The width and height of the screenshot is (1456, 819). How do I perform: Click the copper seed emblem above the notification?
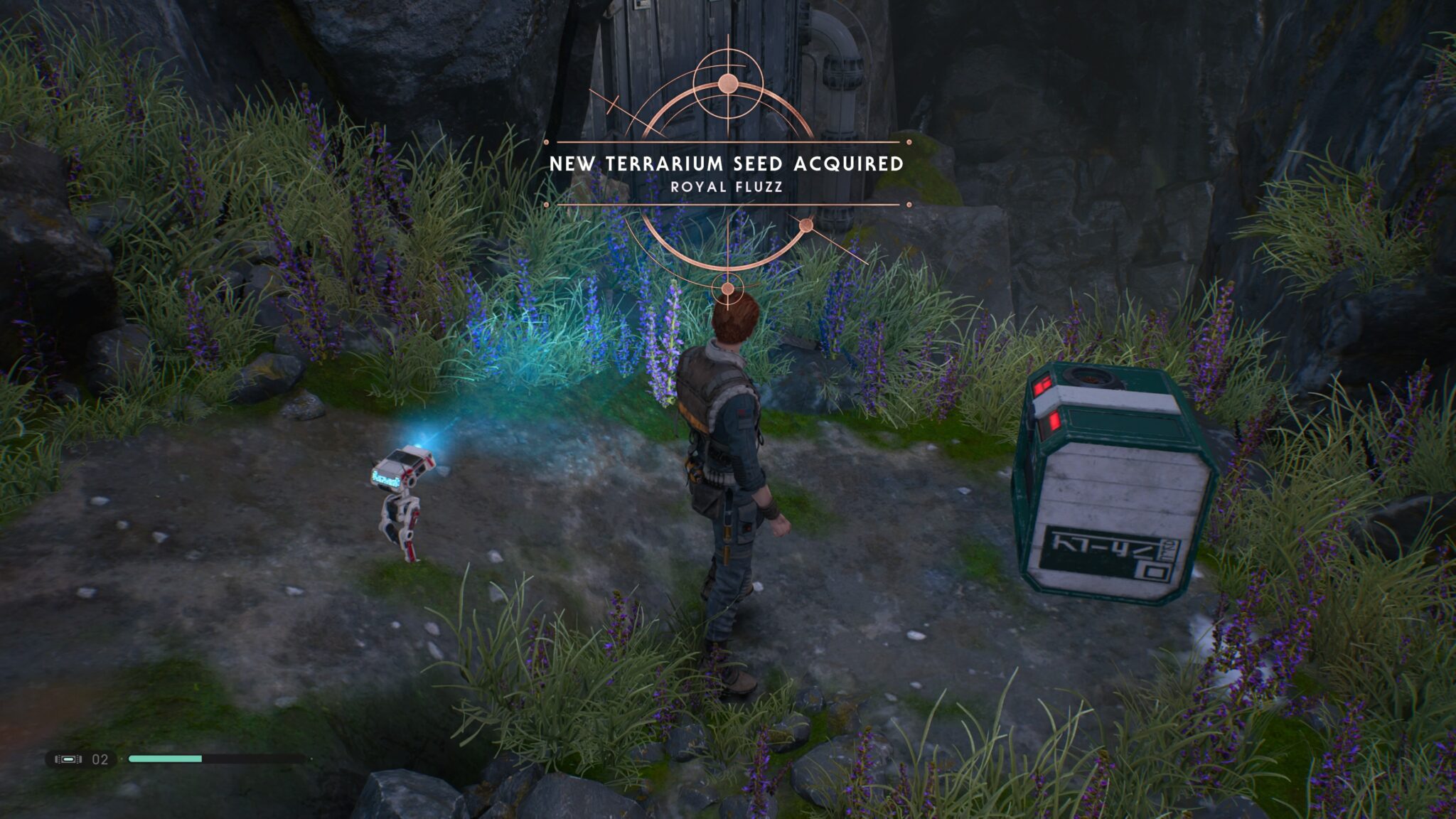click(x=727, y=85)
